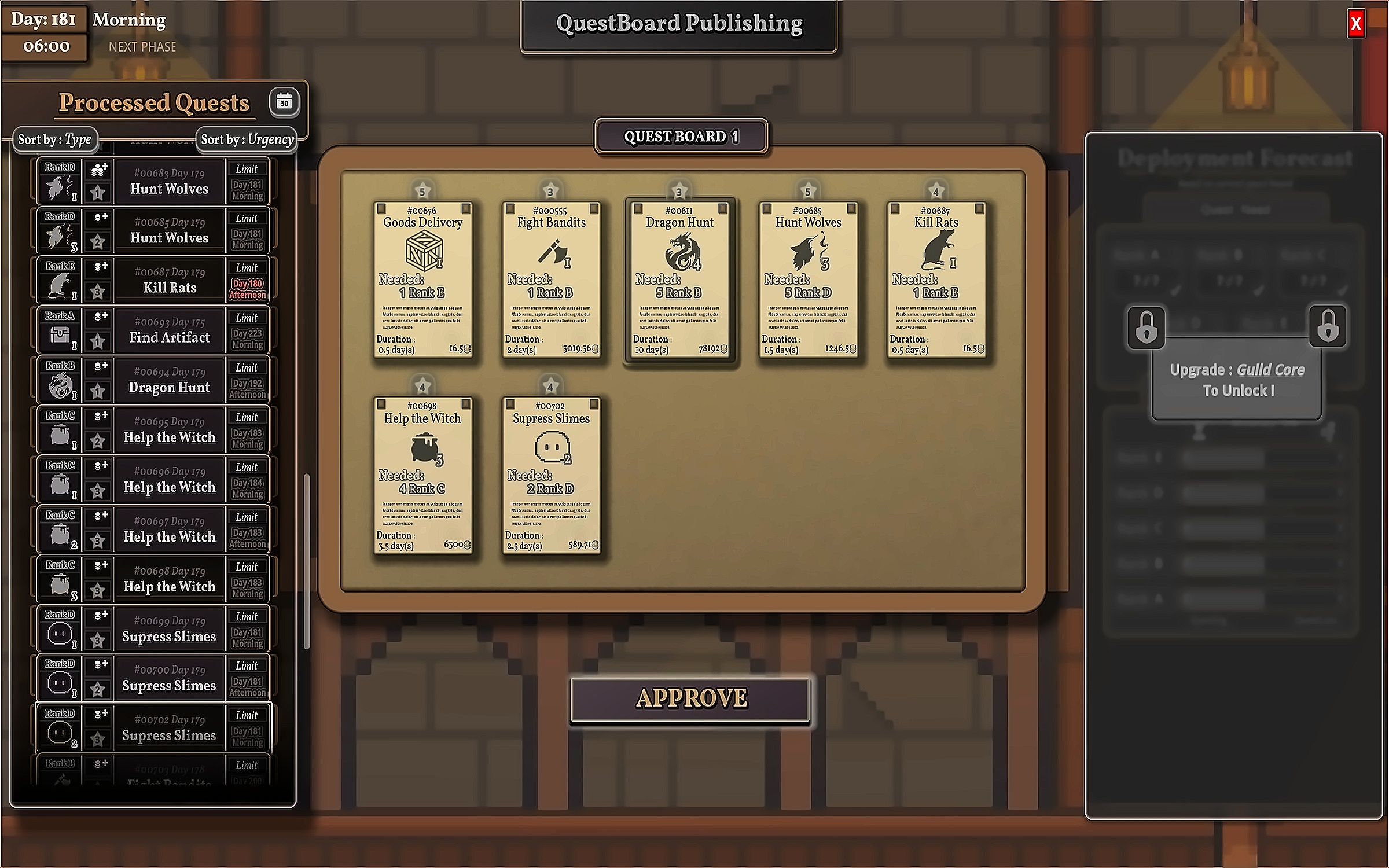
Task: Close the QuestBoard Publishing screen
Action: (1355, 24)
